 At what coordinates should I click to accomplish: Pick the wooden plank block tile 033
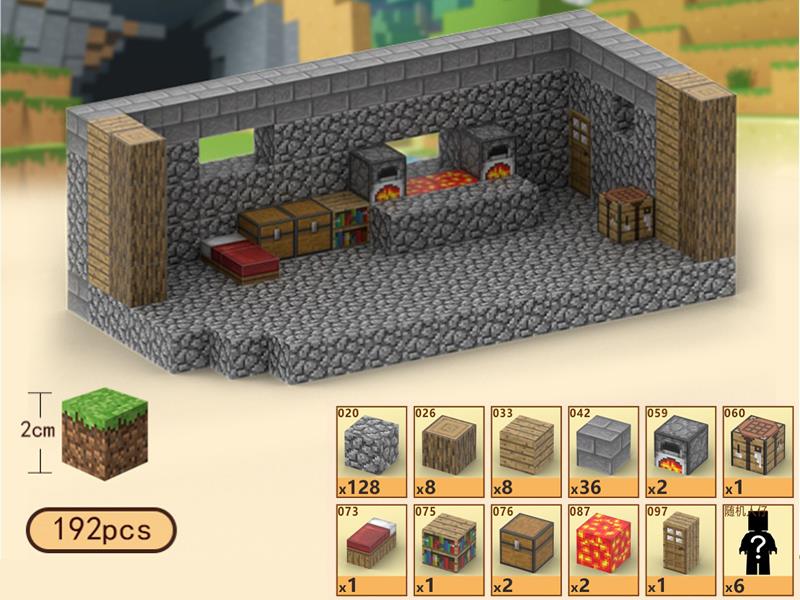524,452
